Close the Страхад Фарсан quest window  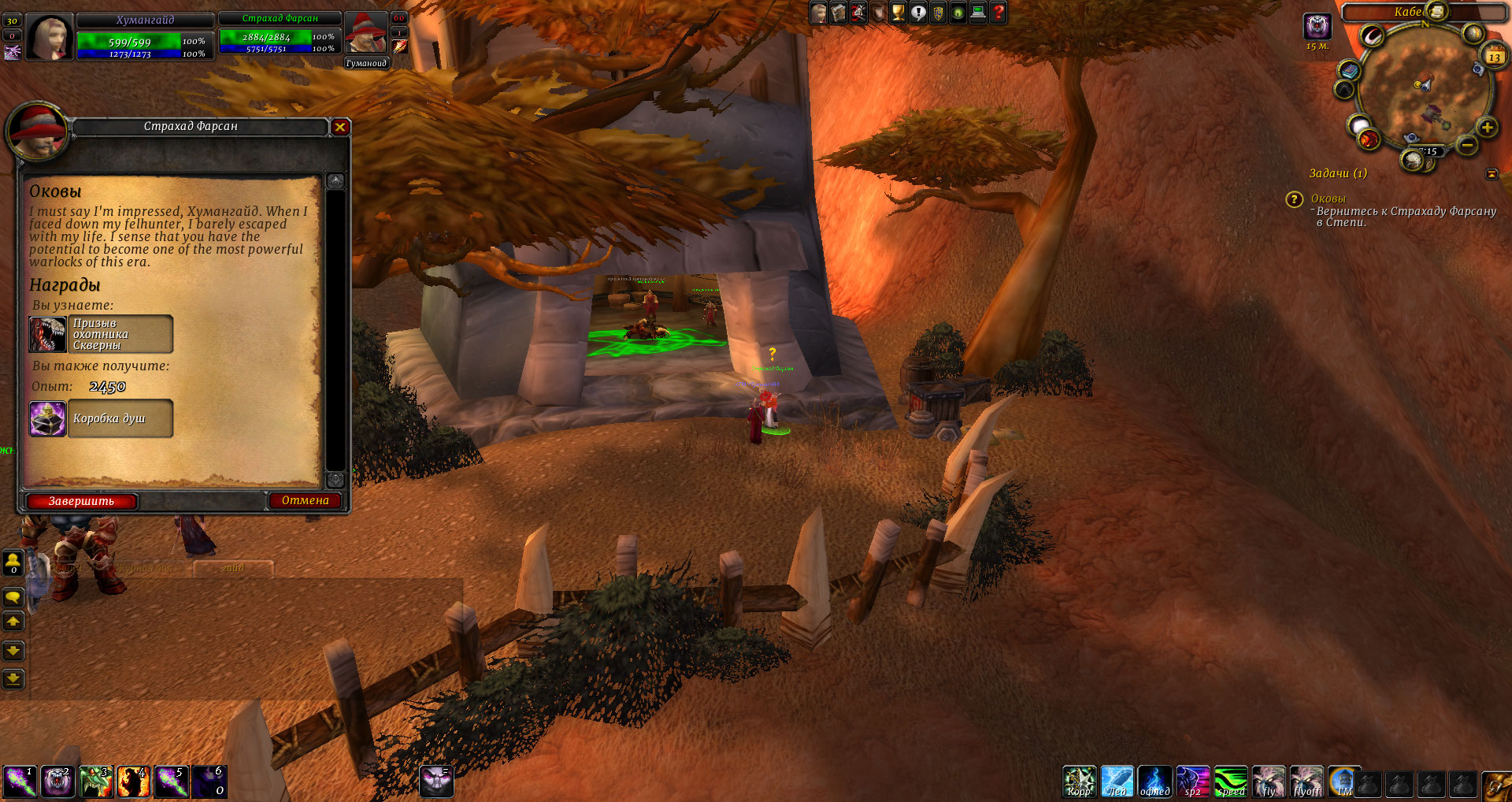click(340, 127)
